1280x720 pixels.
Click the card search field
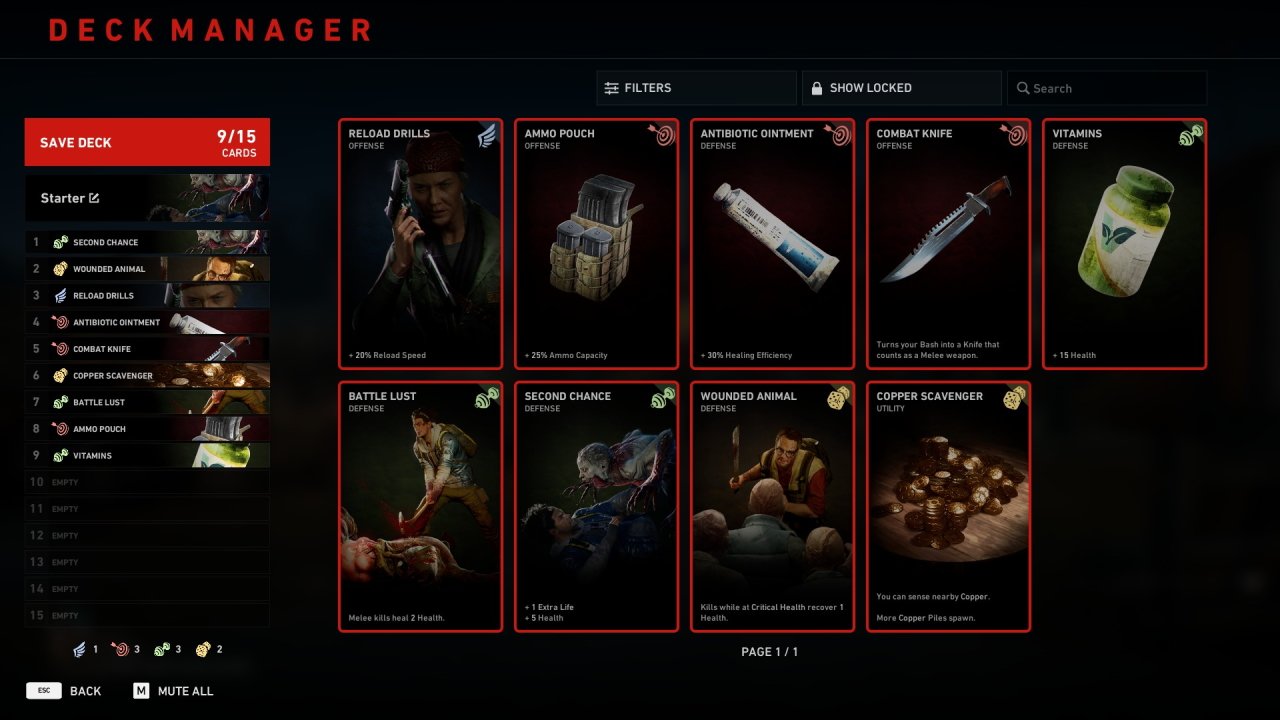(x=1107, y=88)
